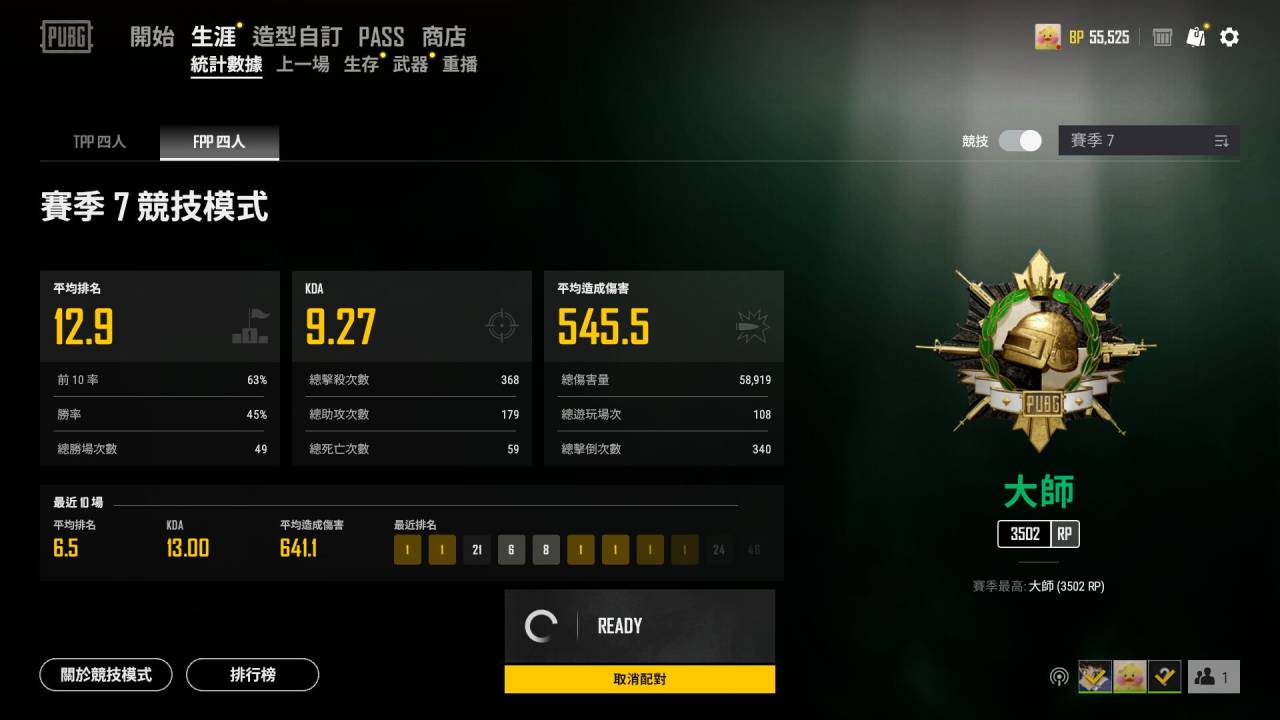1280x720 pixels.
Task: Open the 賽季 7 season dropdown
Action: 1149,141
